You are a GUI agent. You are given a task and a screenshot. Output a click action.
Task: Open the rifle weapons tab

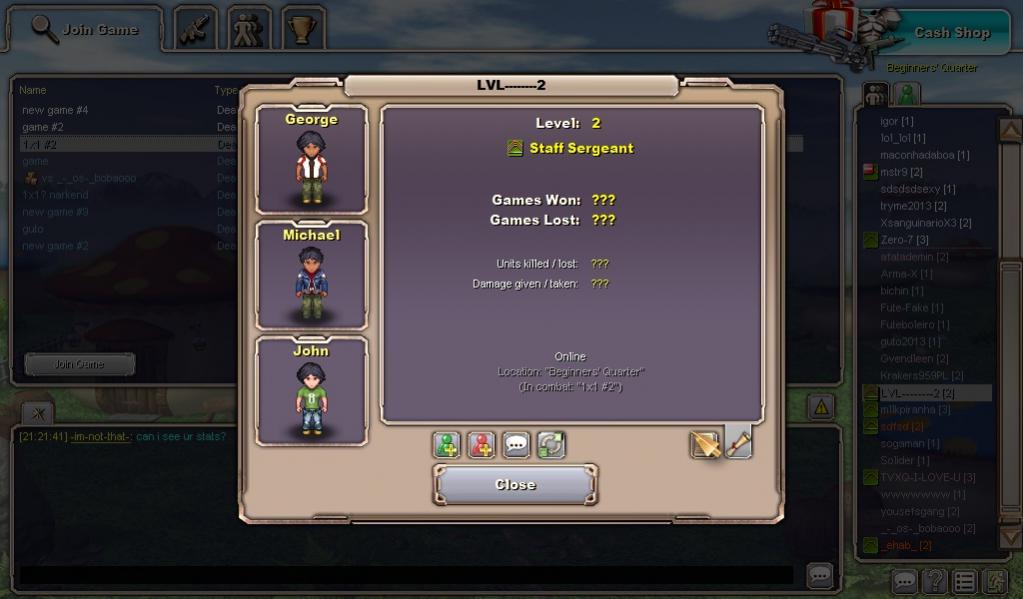pos(196,30)
